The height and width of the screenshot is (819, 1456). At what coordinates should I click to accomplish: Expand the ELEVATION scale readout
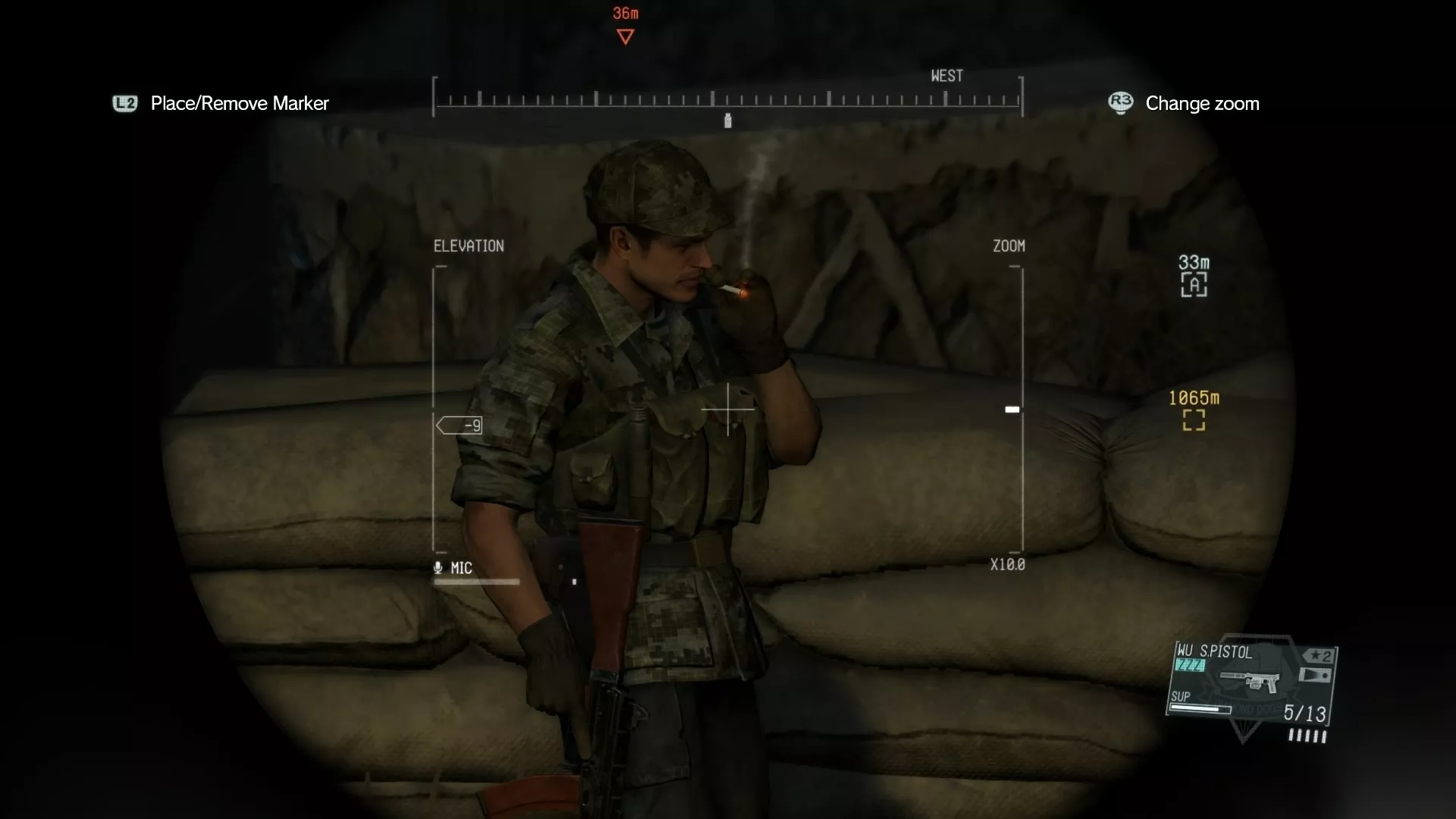(x=469, y=245)
